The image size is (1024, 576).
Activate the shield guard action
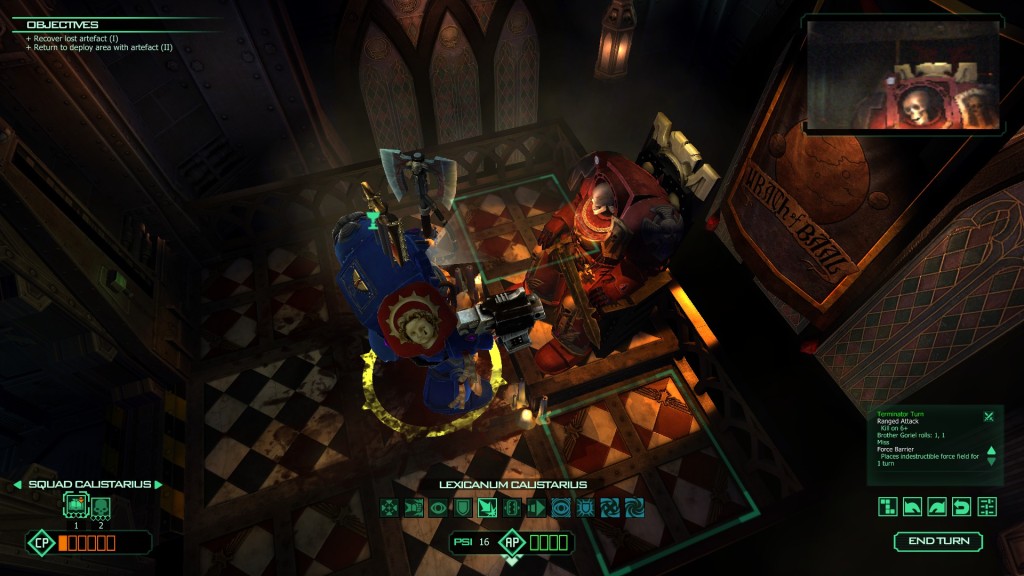click(x=463, y=507)
